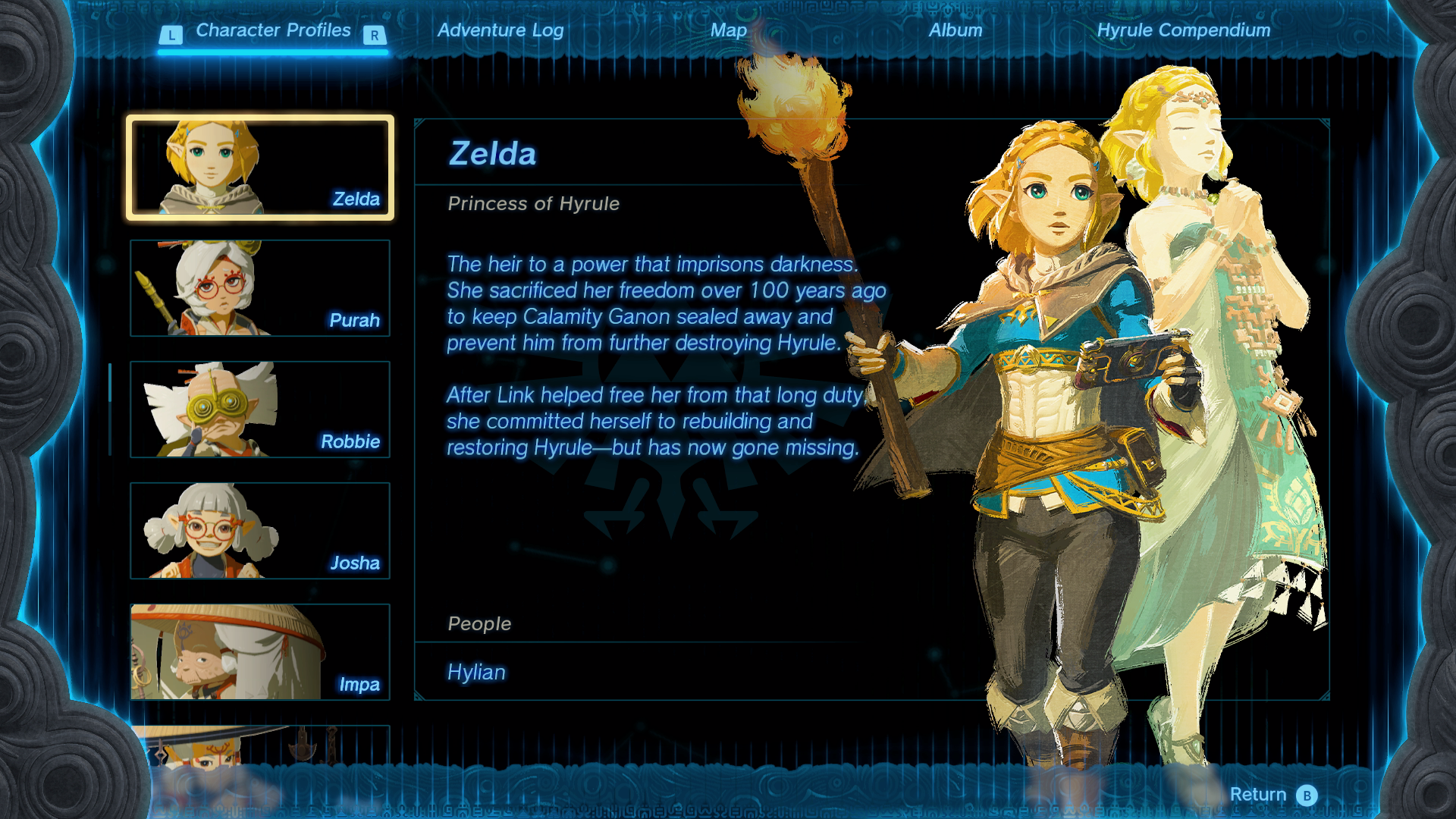The width and height of the screenshot is (1456, 819).
Task: View Robbie's character profile
Action: point(260,409)
